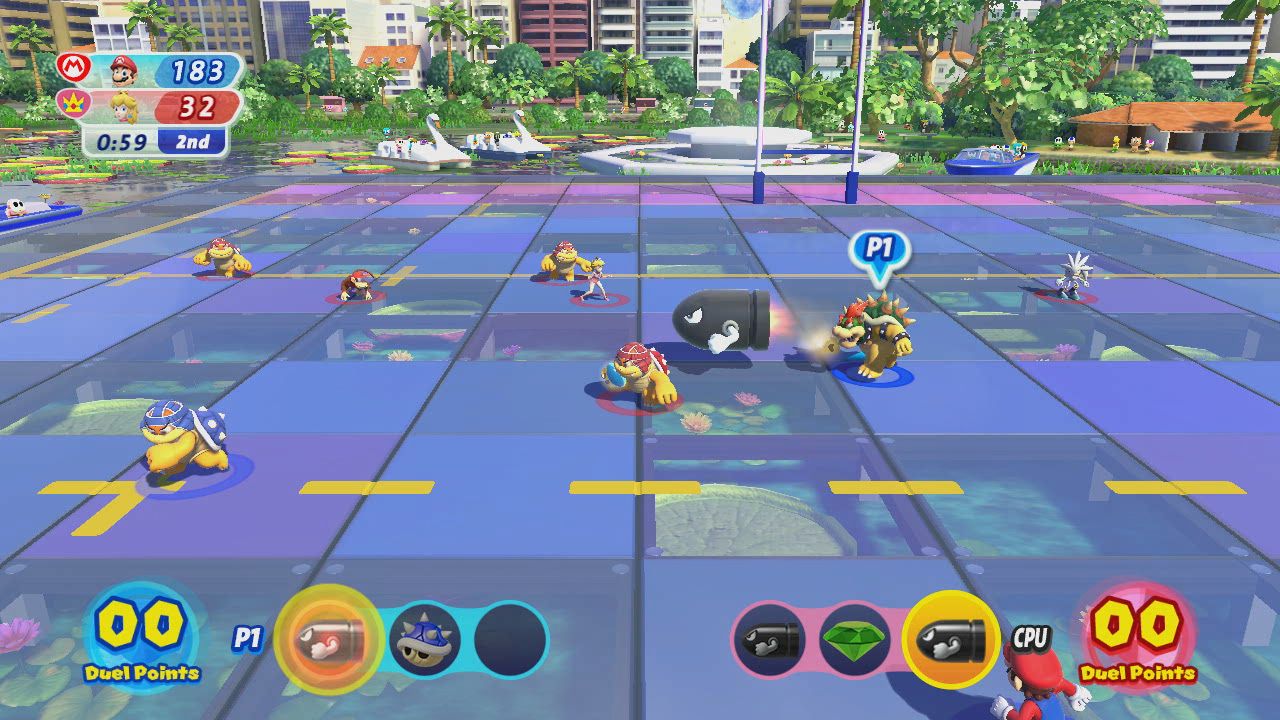The image size is (1280, 720).
Task: Click the 2nd place badge on the scoreboard
Action: (191, 141)
